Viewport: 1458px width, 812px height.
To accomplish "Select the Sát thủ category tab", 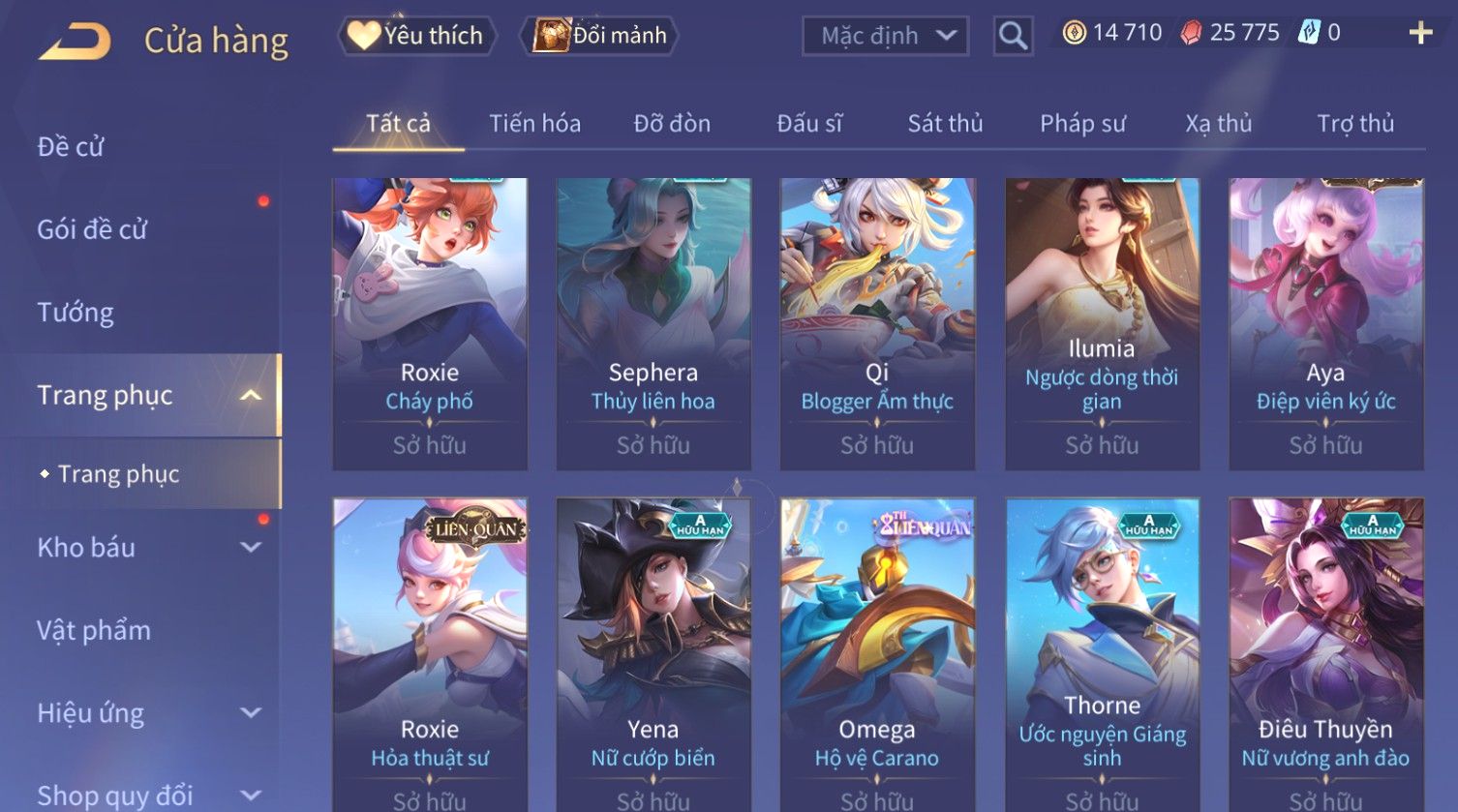I will (945, 124).
